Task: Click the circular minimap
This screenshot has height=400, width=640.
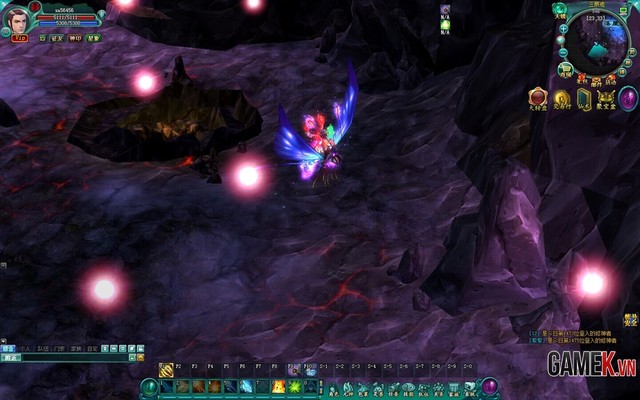Action: coord(598,43)
